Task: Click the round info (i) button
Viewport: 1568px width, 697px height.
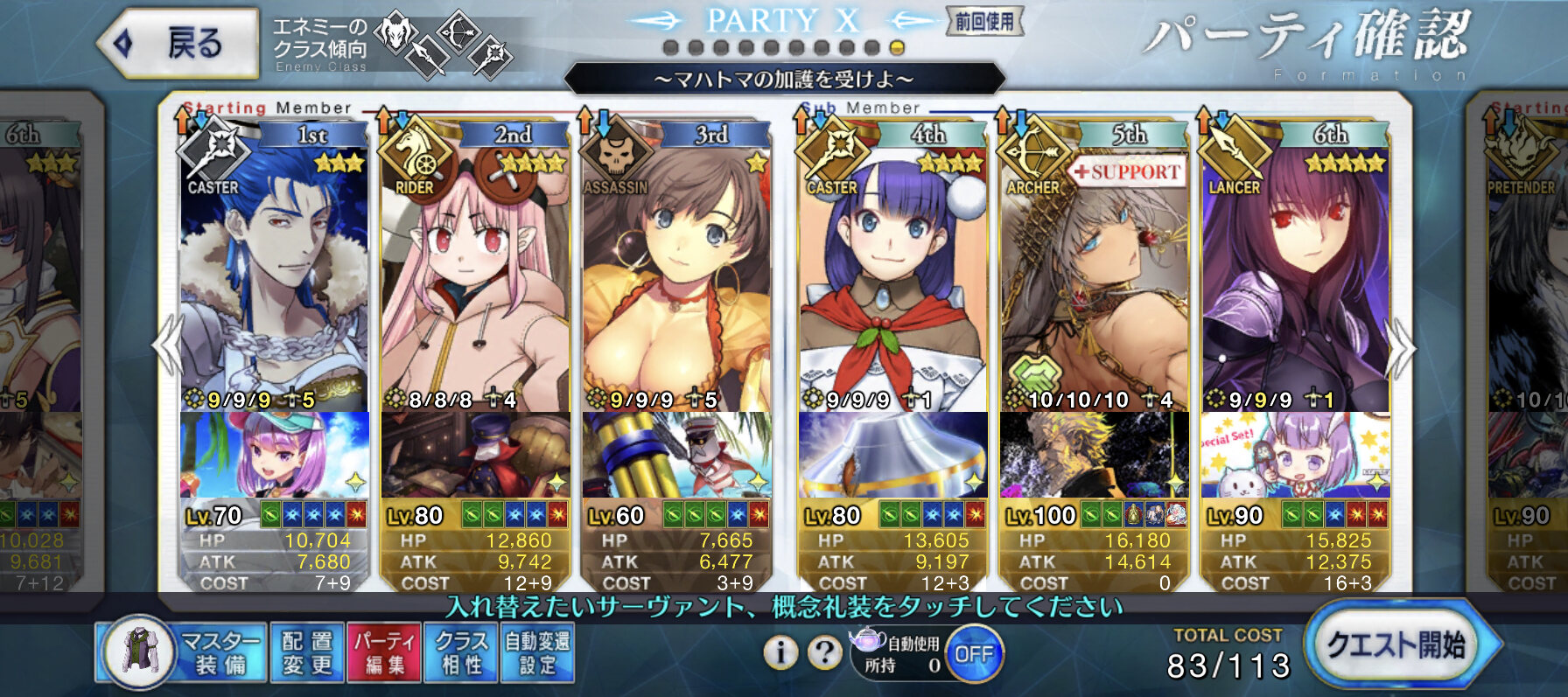Action: (780, 652)
